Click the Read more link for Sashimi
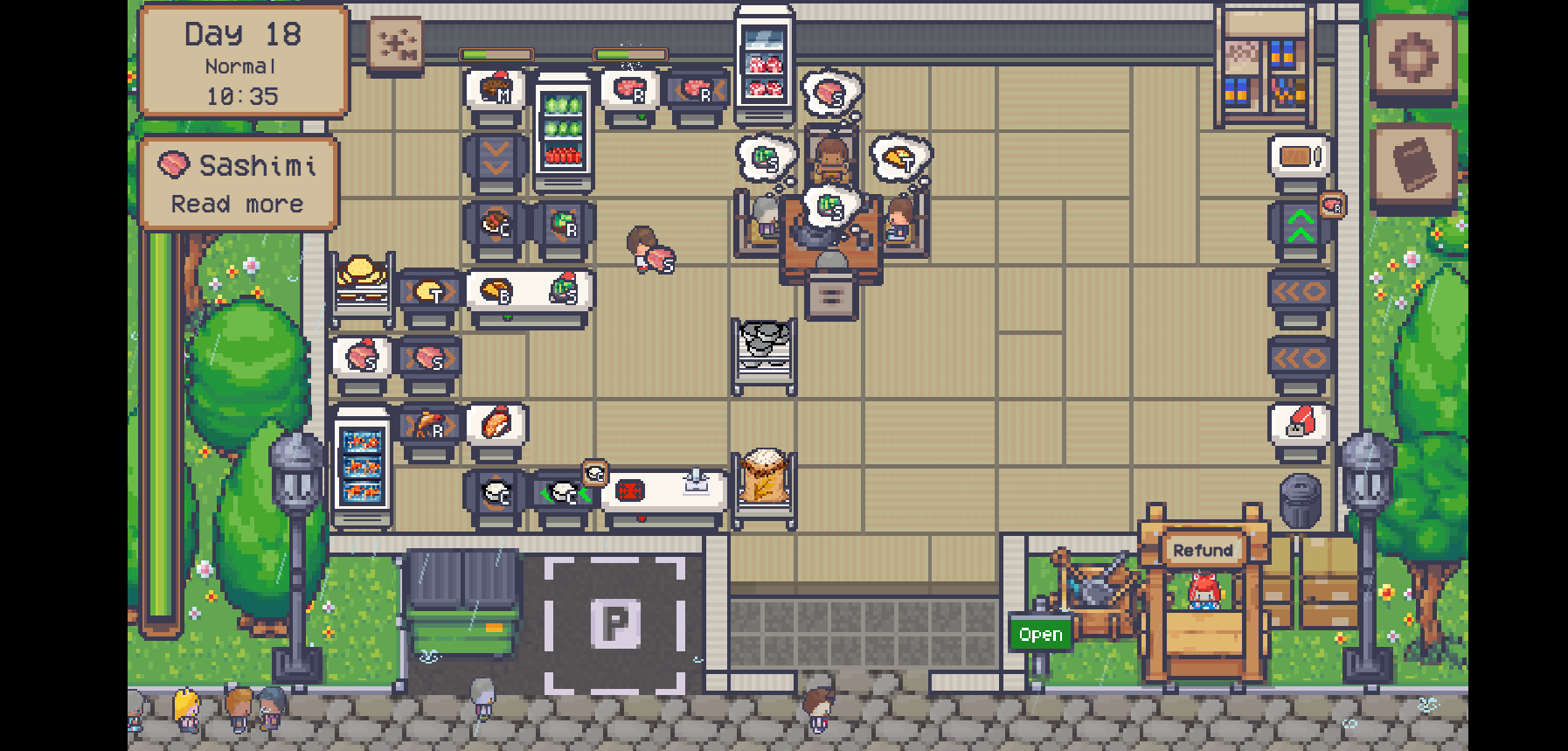 pos(236,204)
